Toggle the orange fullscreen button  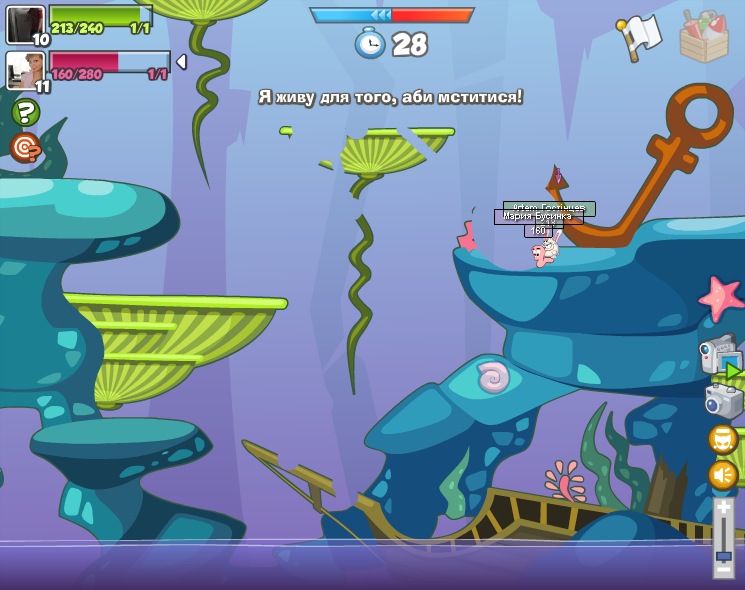click(x=723, y=439)
